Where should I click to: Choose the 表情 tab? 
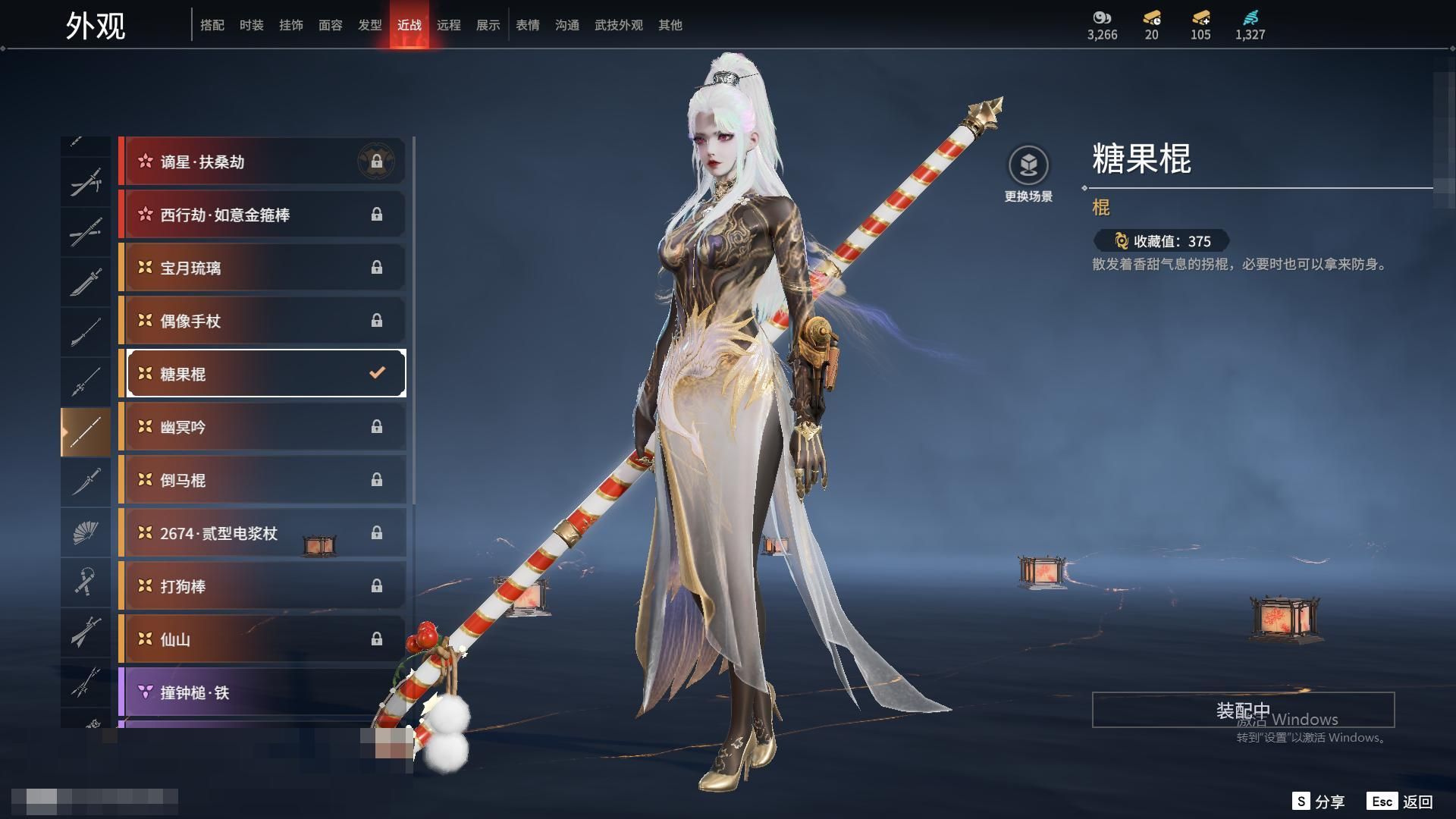coord(527,25)
